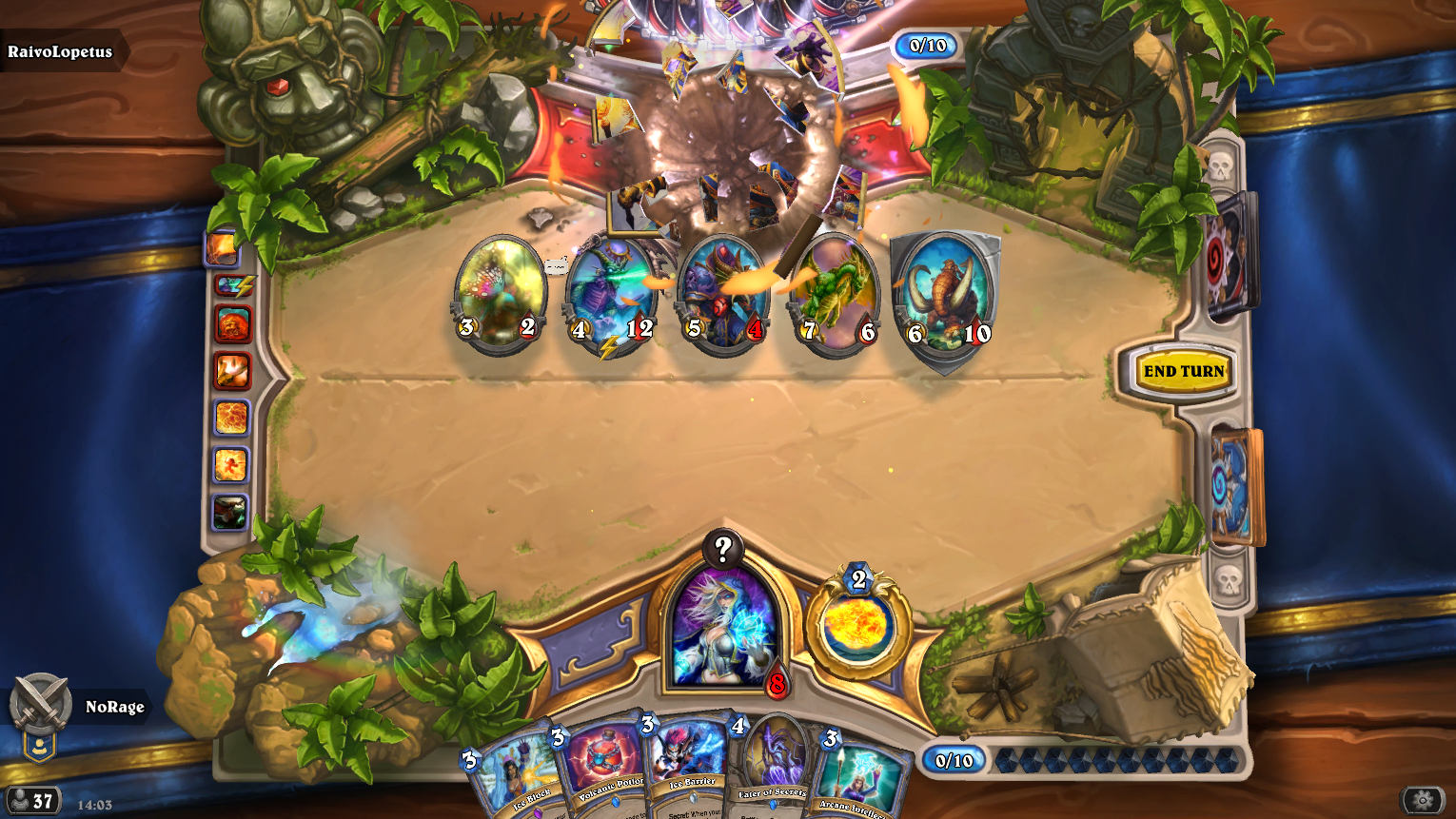Target the enemy 6/10 mammoth taunt minion
The image size is (1456, 819).
[944, 297]
